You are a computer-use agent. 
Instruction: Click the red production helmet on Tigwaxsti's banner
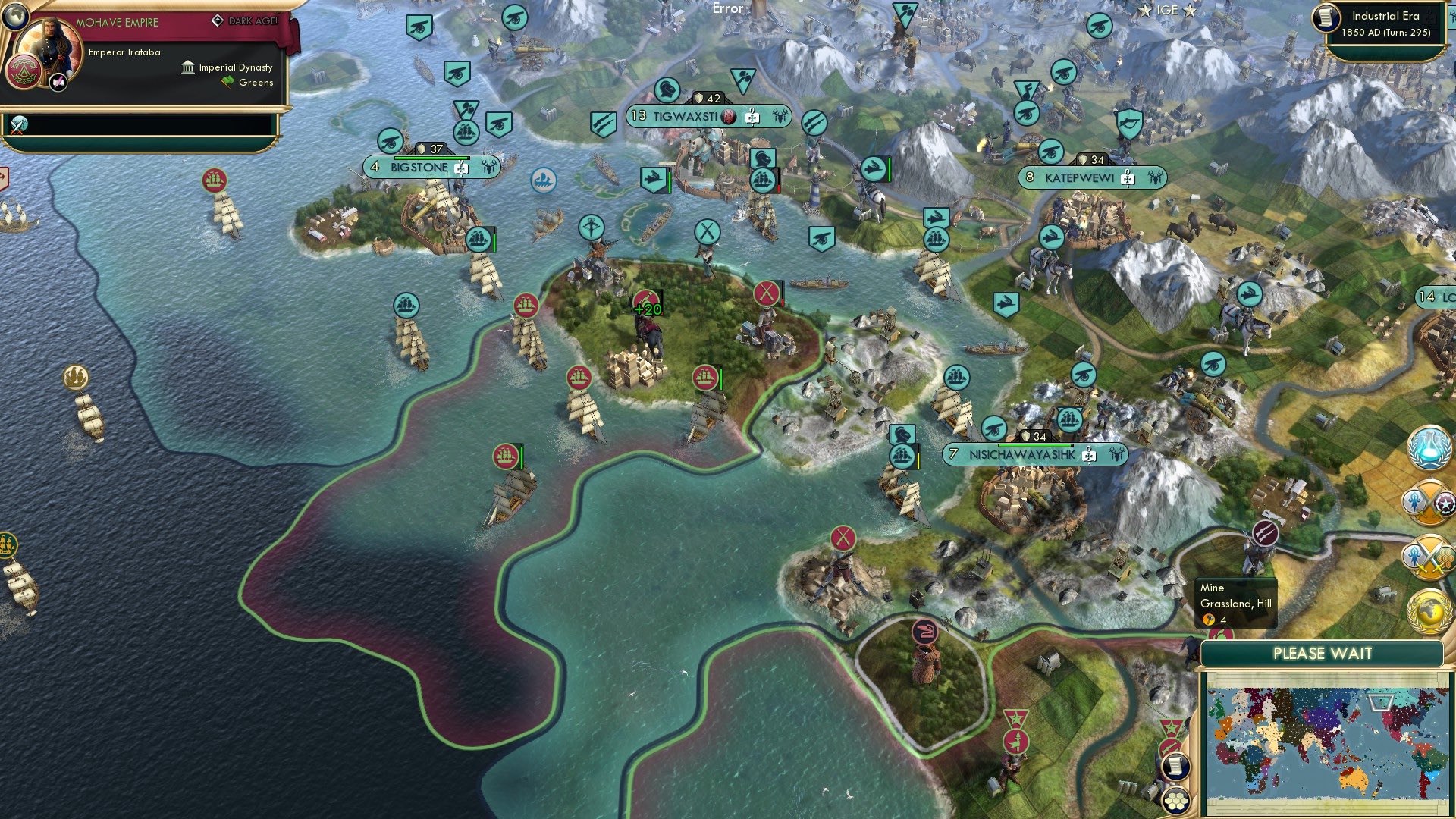[728, 118]
